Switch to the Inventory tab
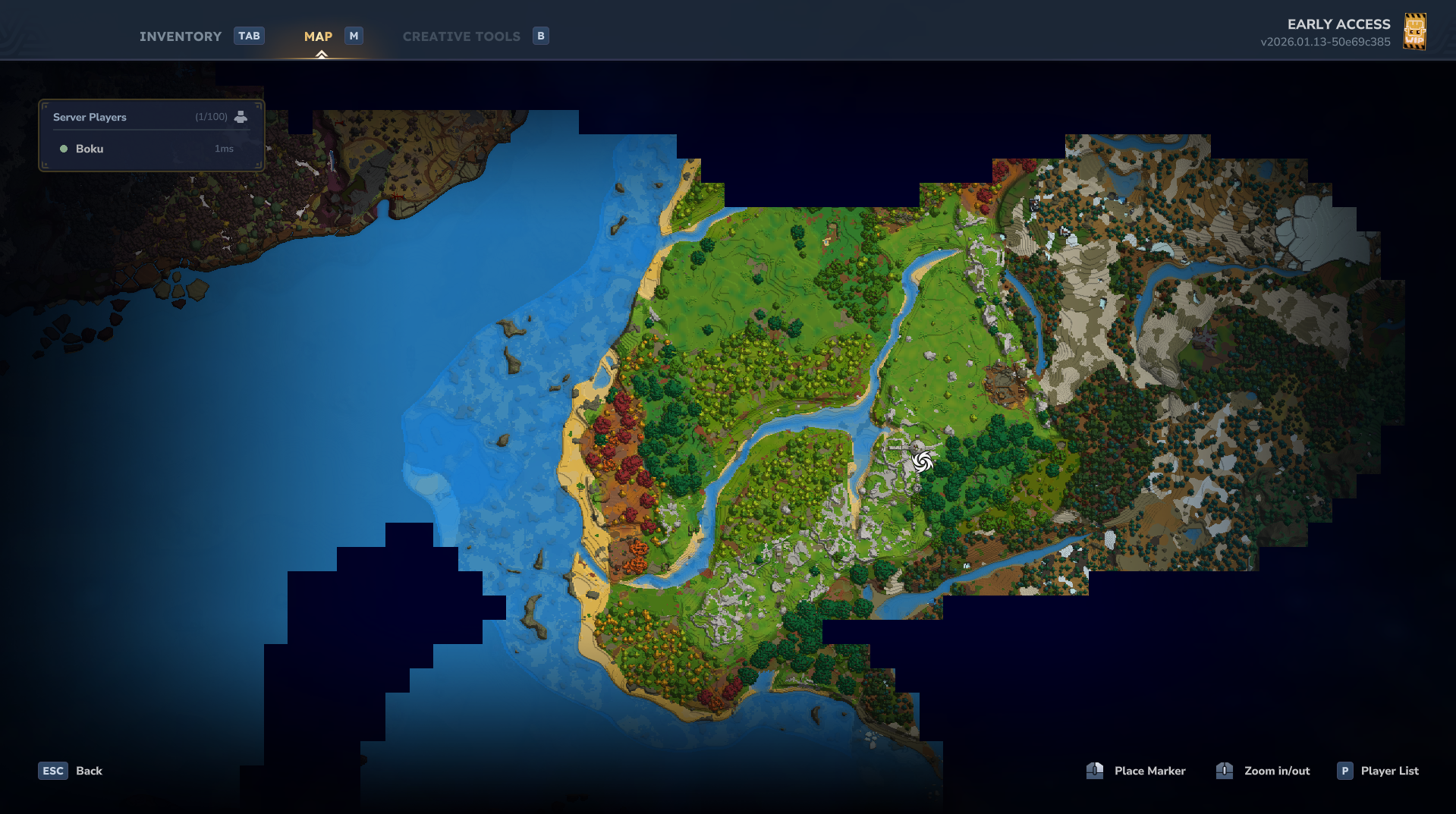 pos(180,36)
